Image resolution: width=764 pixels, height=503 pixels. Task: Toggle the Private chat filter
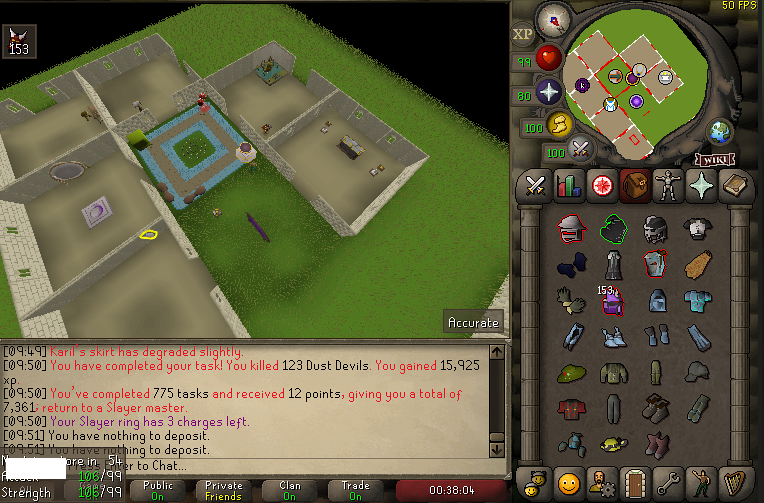click(223, 490)
